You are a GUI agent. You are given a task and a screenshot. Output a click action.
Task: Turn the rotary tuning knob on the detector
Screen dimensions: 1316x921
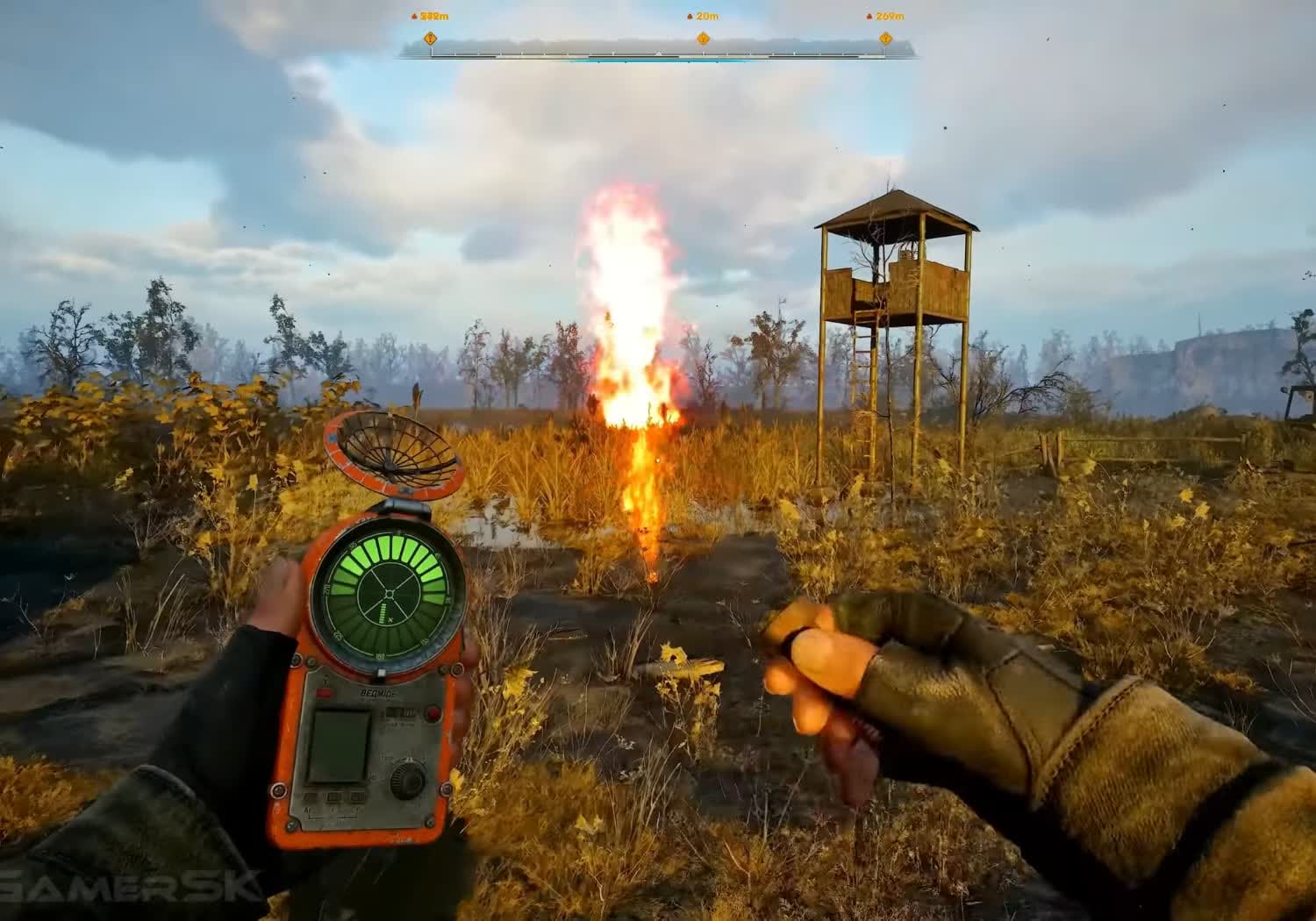point(407,781)
